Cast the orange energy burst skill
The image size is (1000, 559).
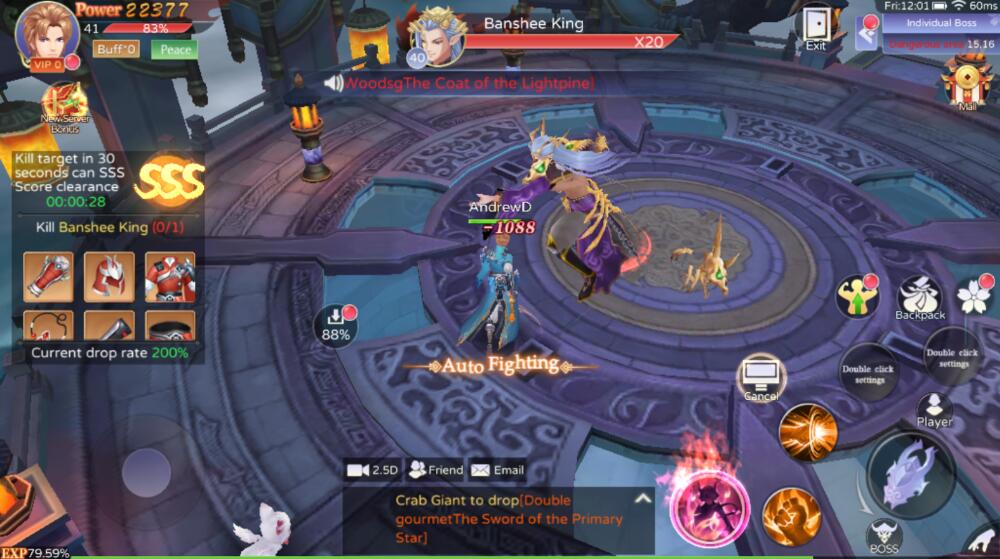[x=808, y=432]
